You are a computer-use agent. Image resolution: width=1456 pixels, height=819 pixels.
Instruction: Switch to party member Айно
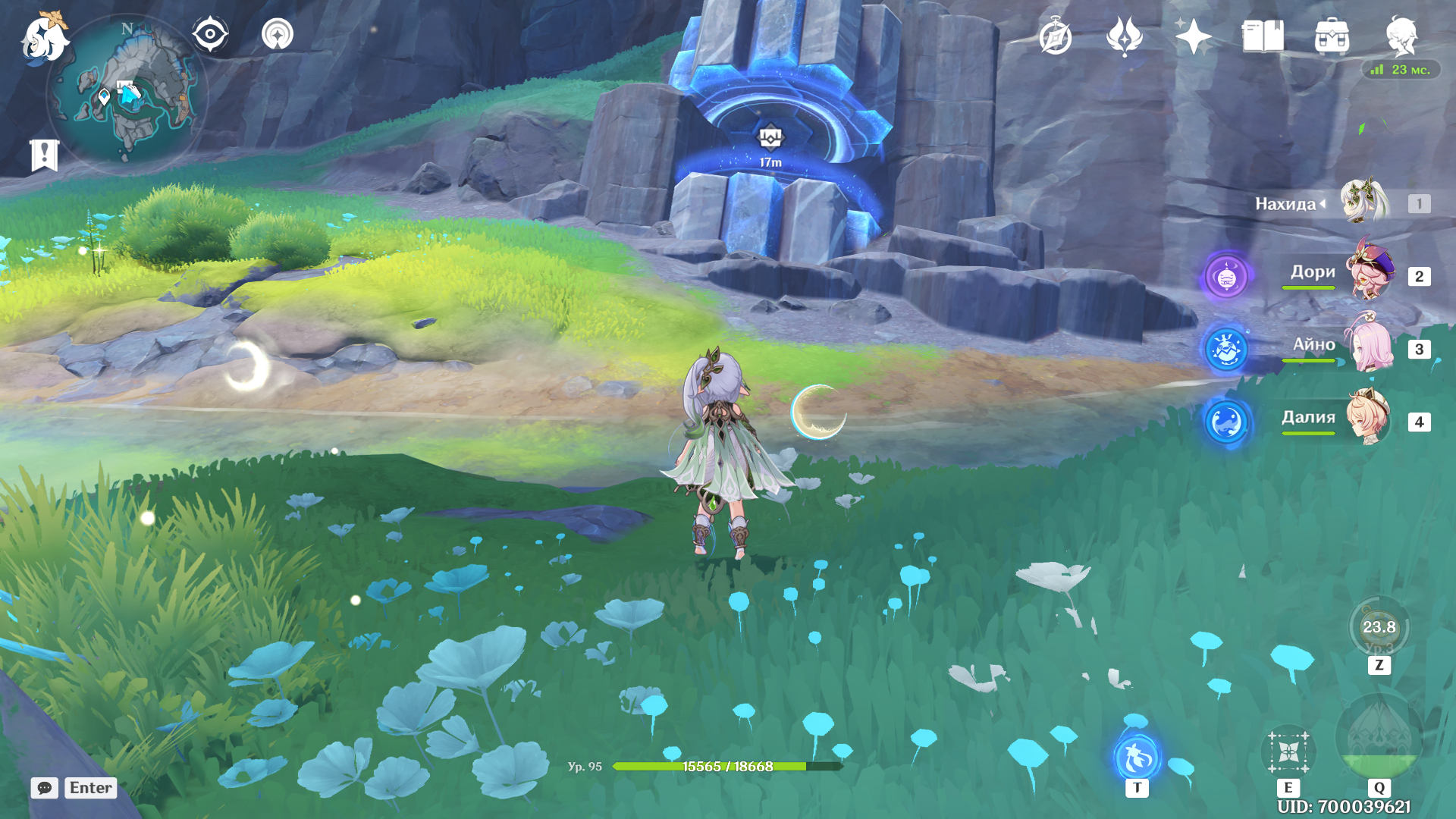[1367, 347]
